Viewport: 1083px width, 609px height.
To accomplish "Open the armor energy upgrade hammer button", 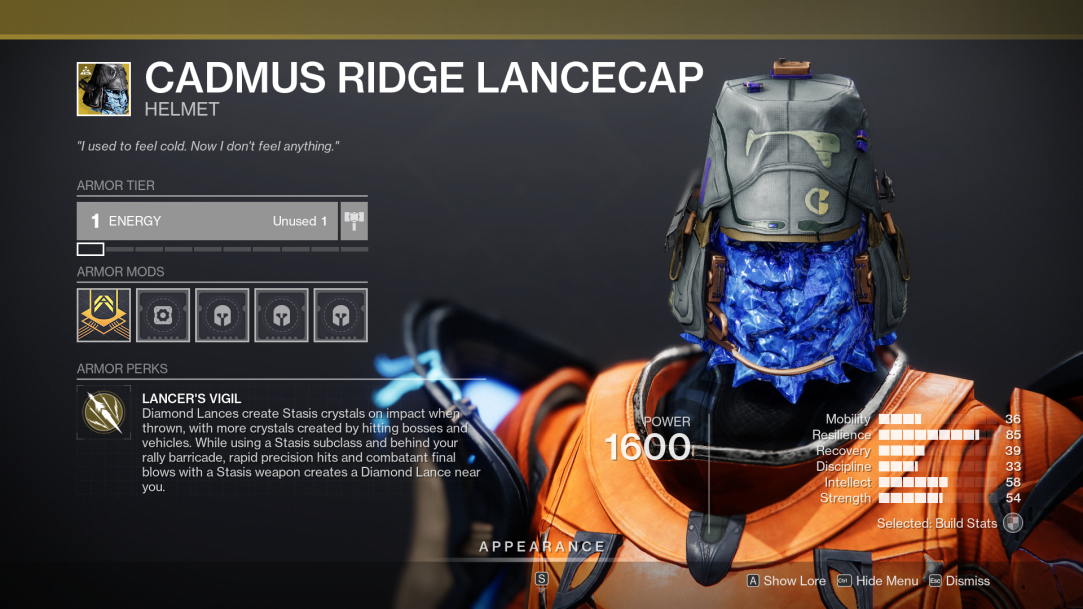I will 354,221.
